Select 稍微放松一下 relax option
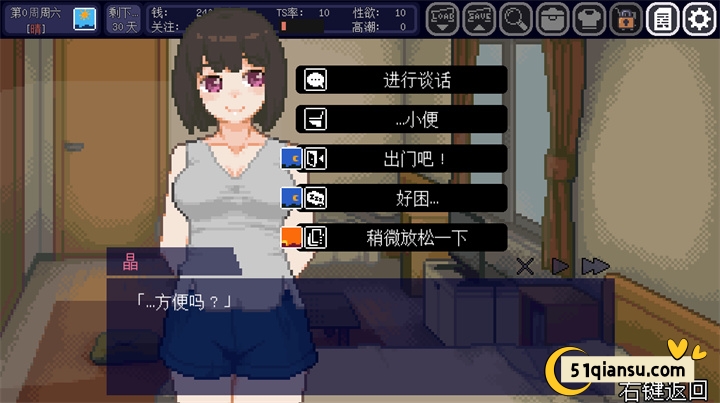This screenshot has width=720, height=403. 402,238
